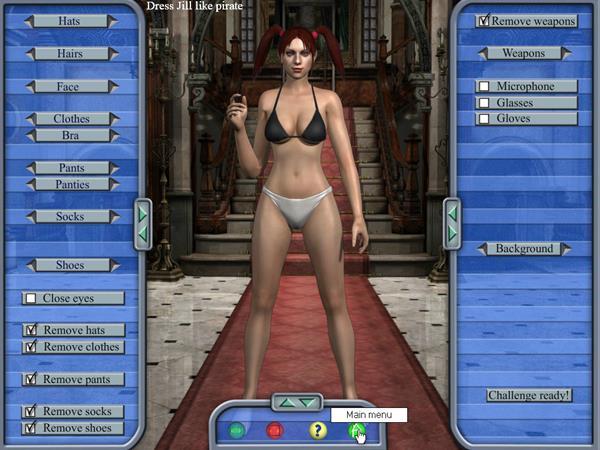
Task: Select the Background selector button
Action: pyautogui.click(x=524, y=248)
